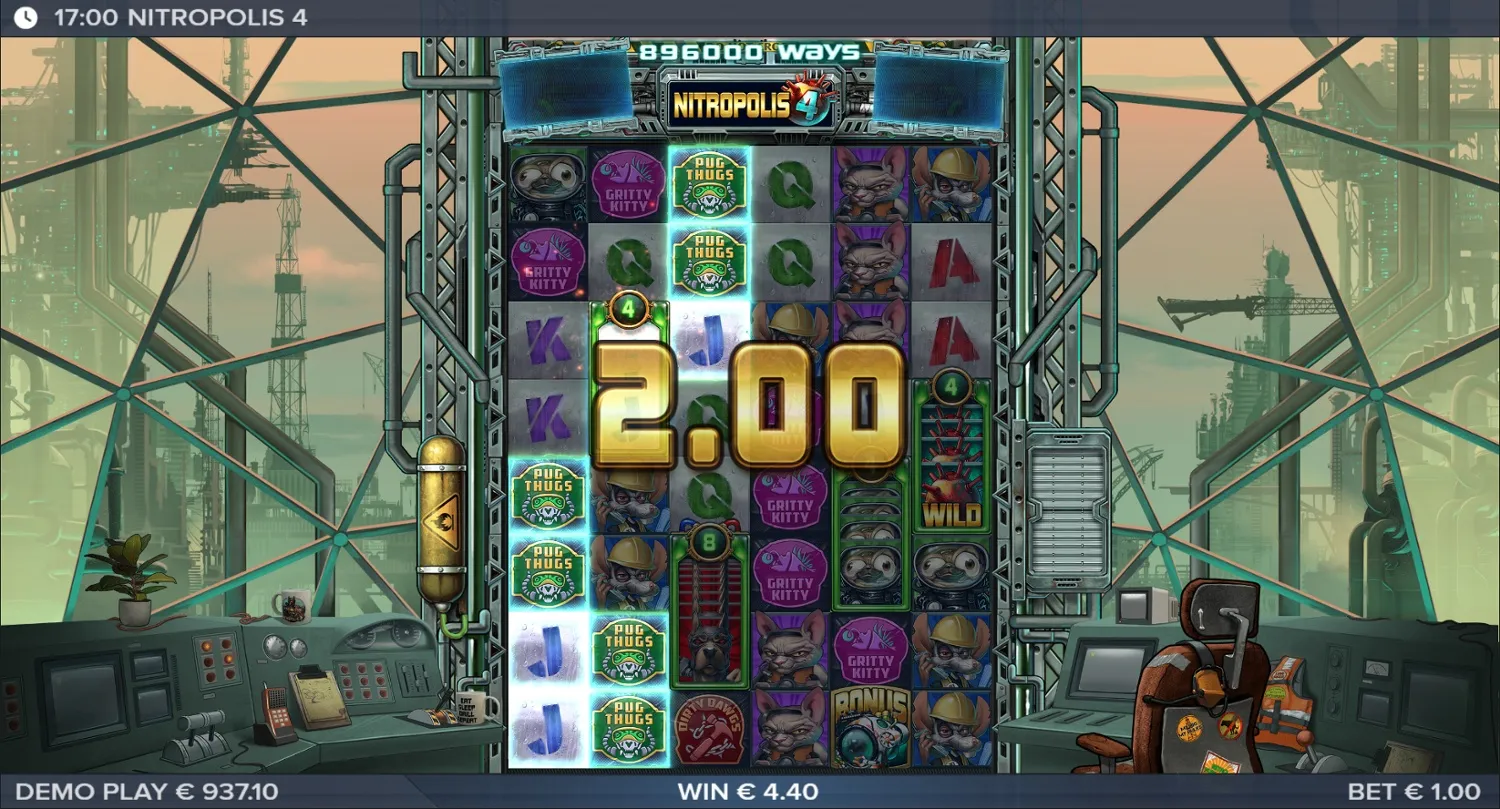Select a Gritty Kitty symbol on the first reel
Viewport: 1500px width, 809px height.
click(x=546, y=262)
